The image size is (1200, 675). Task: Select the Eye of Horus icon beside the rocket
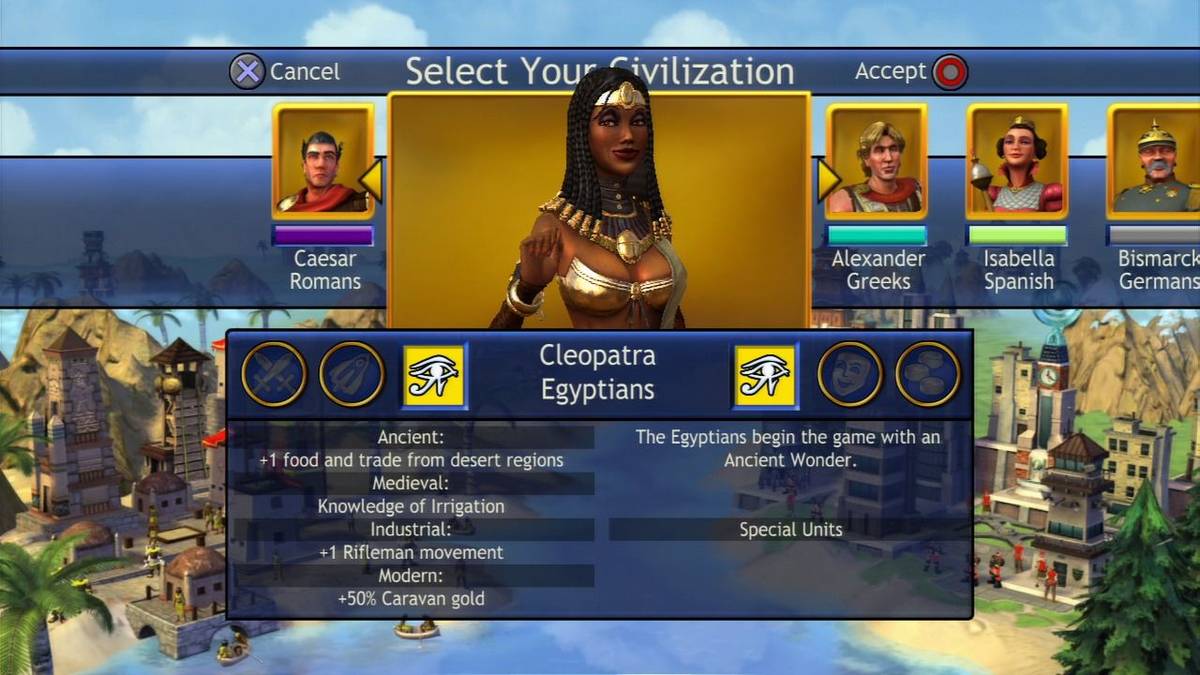click(434, 376)
